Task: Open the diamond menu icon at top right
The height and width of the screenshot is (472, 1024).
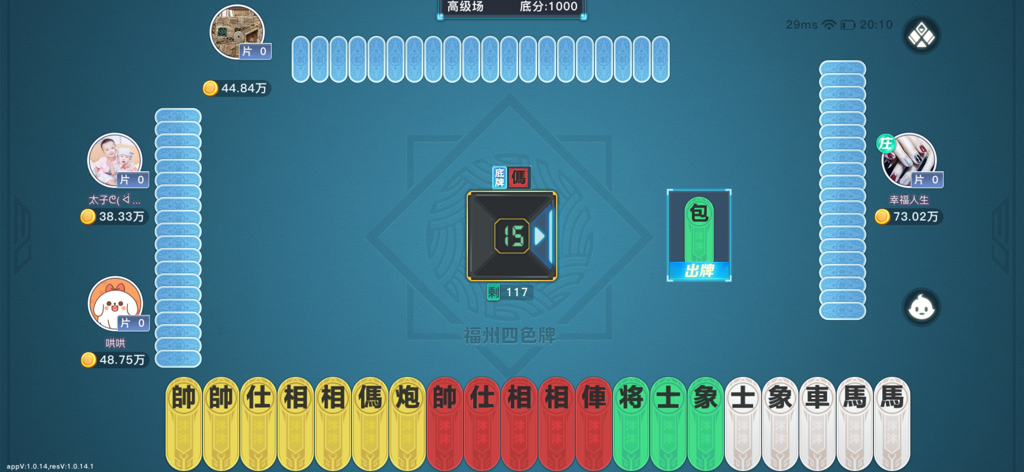Action: [920, 37]
